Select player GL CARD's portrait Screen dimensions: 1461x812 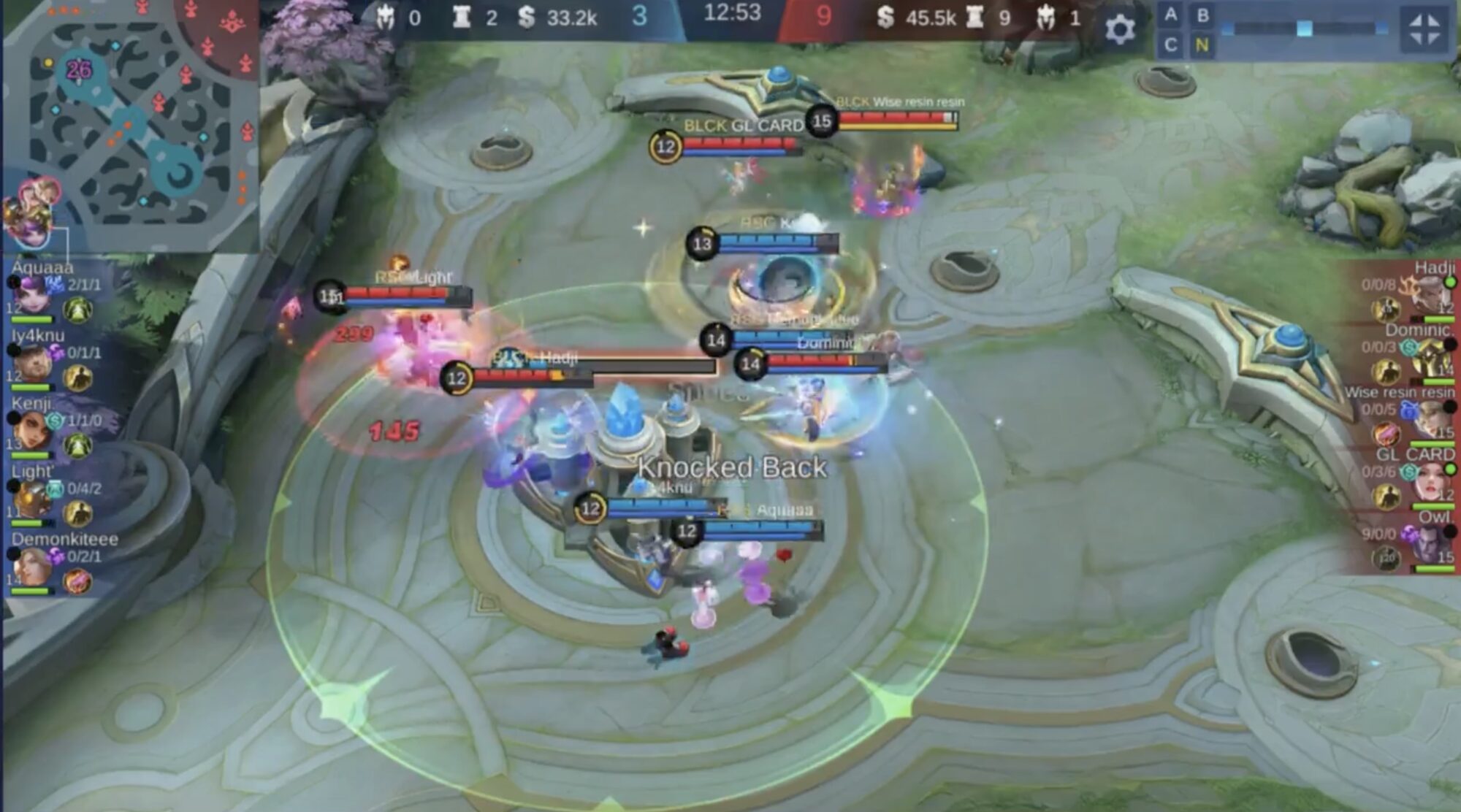pyautogui.click(x=1430, y=482)
